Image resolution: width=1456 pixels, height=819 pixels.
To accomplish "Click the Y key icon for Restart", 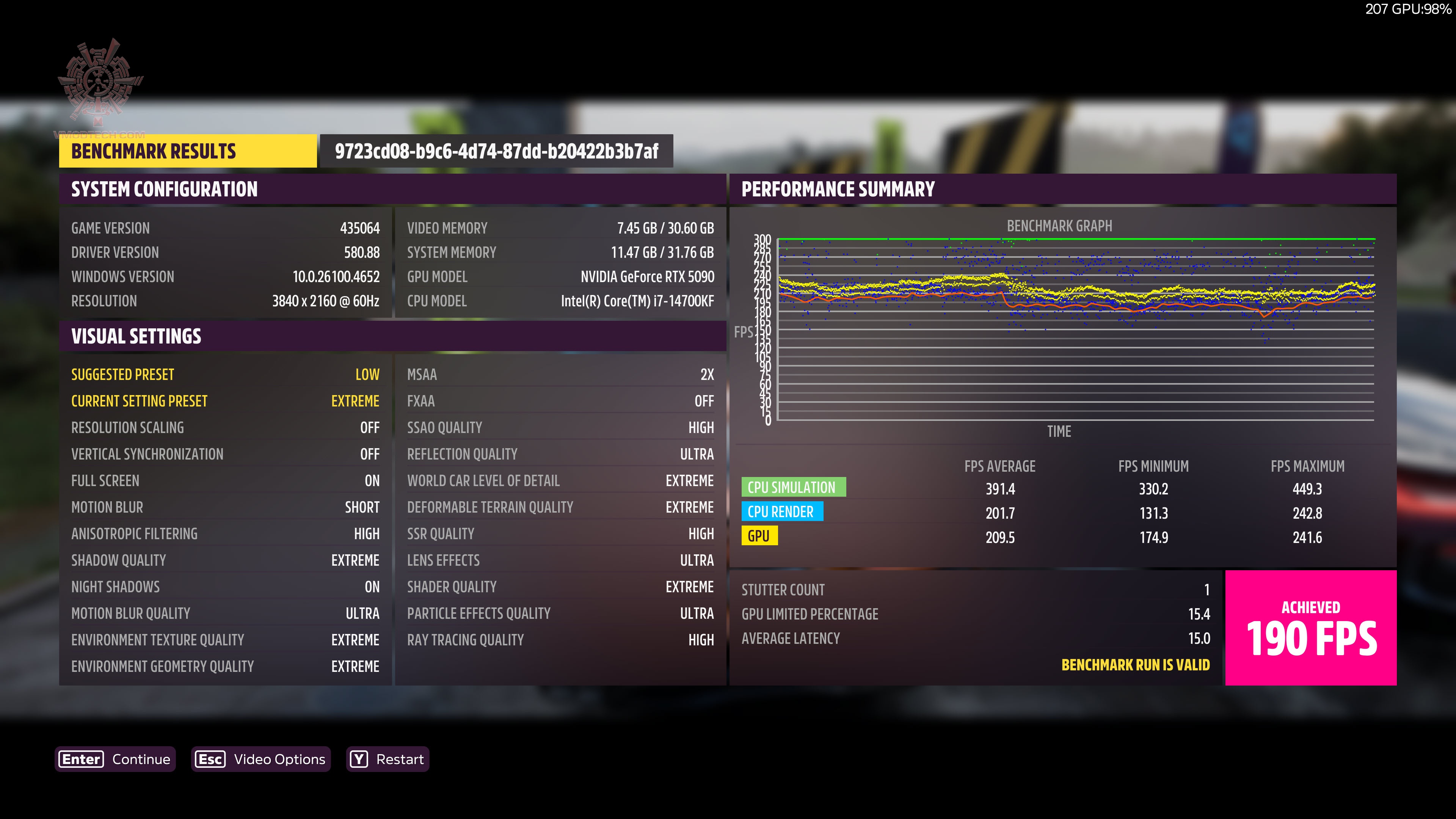I will pos(358,759).
